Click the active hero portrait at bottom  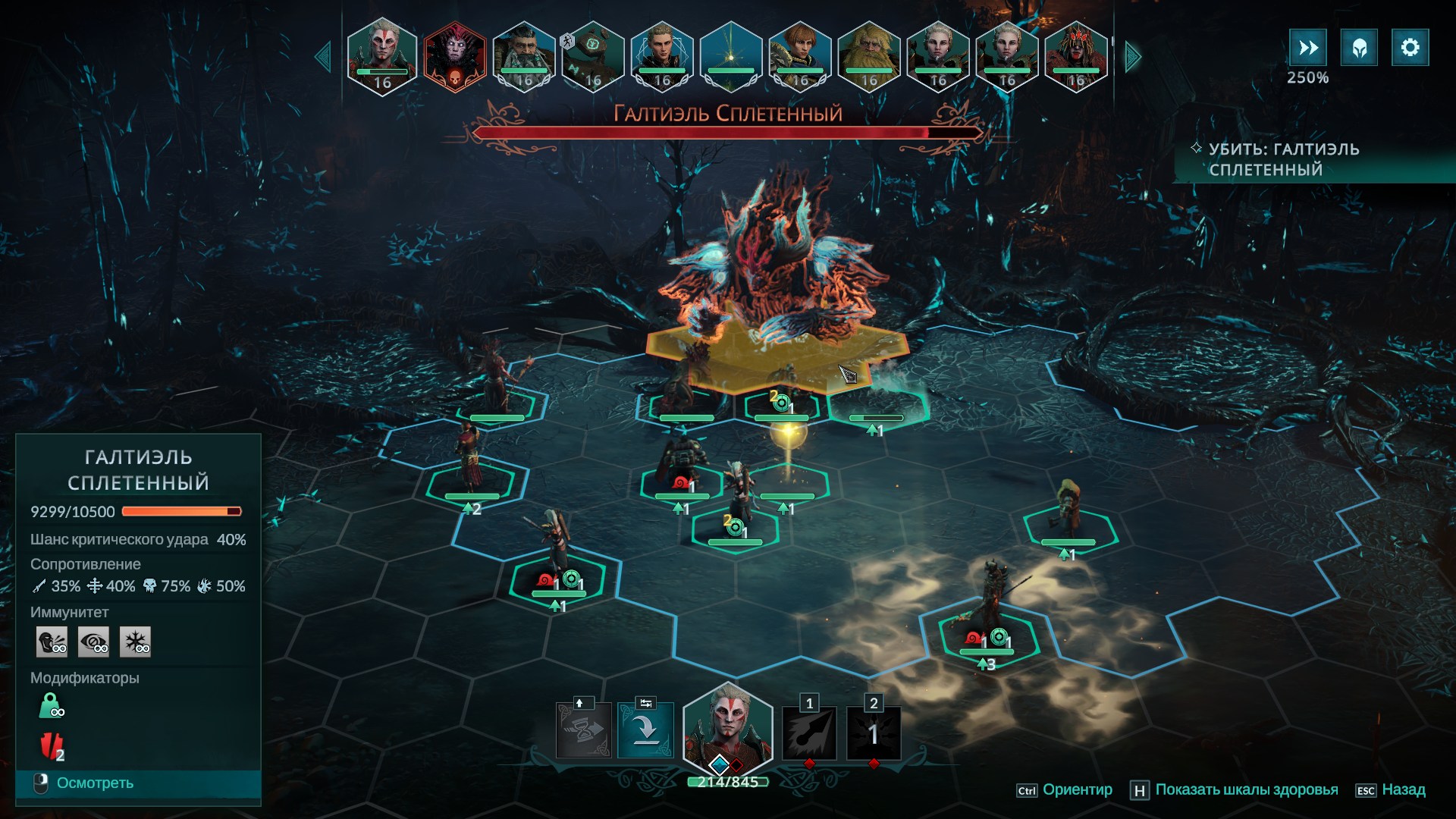coord(727,729)
